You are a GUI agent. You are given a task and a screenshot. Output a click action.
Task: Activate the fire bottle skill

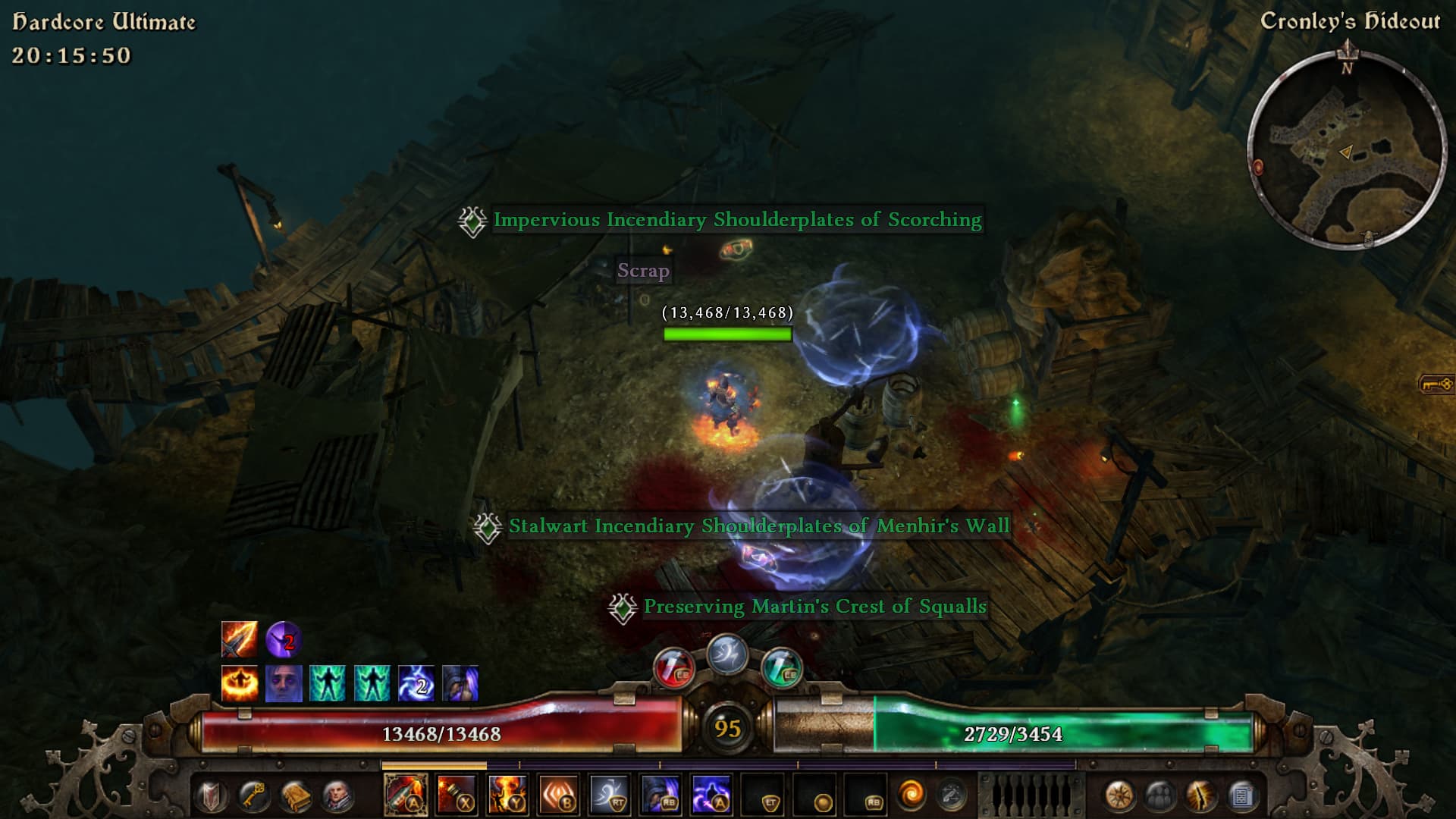click(406, 795)
